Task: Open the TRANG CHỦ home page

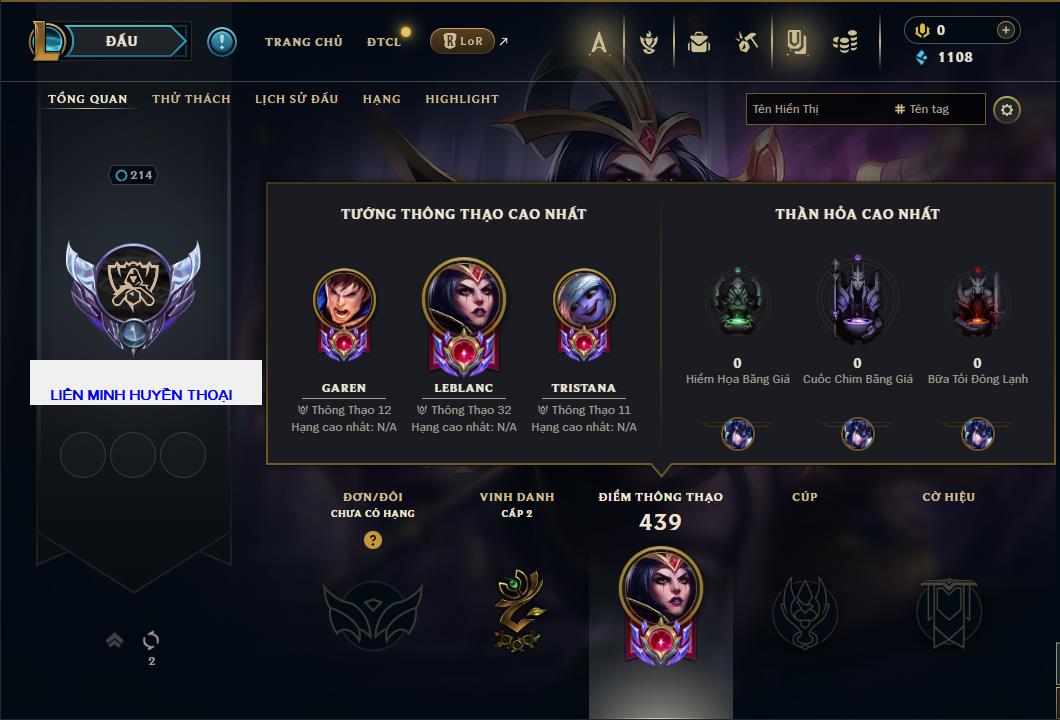Action: pyautogui.click(x=303, y=42)
